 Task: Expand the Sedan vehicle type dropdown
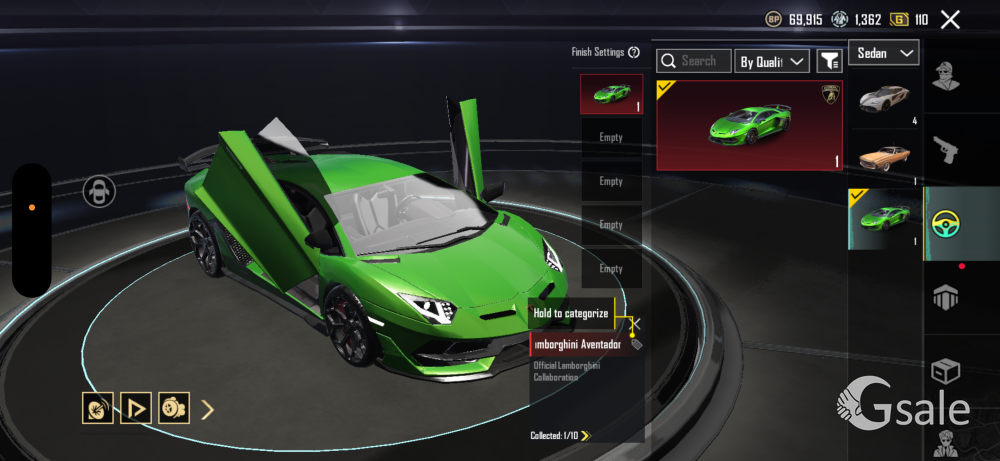point(884,53)
